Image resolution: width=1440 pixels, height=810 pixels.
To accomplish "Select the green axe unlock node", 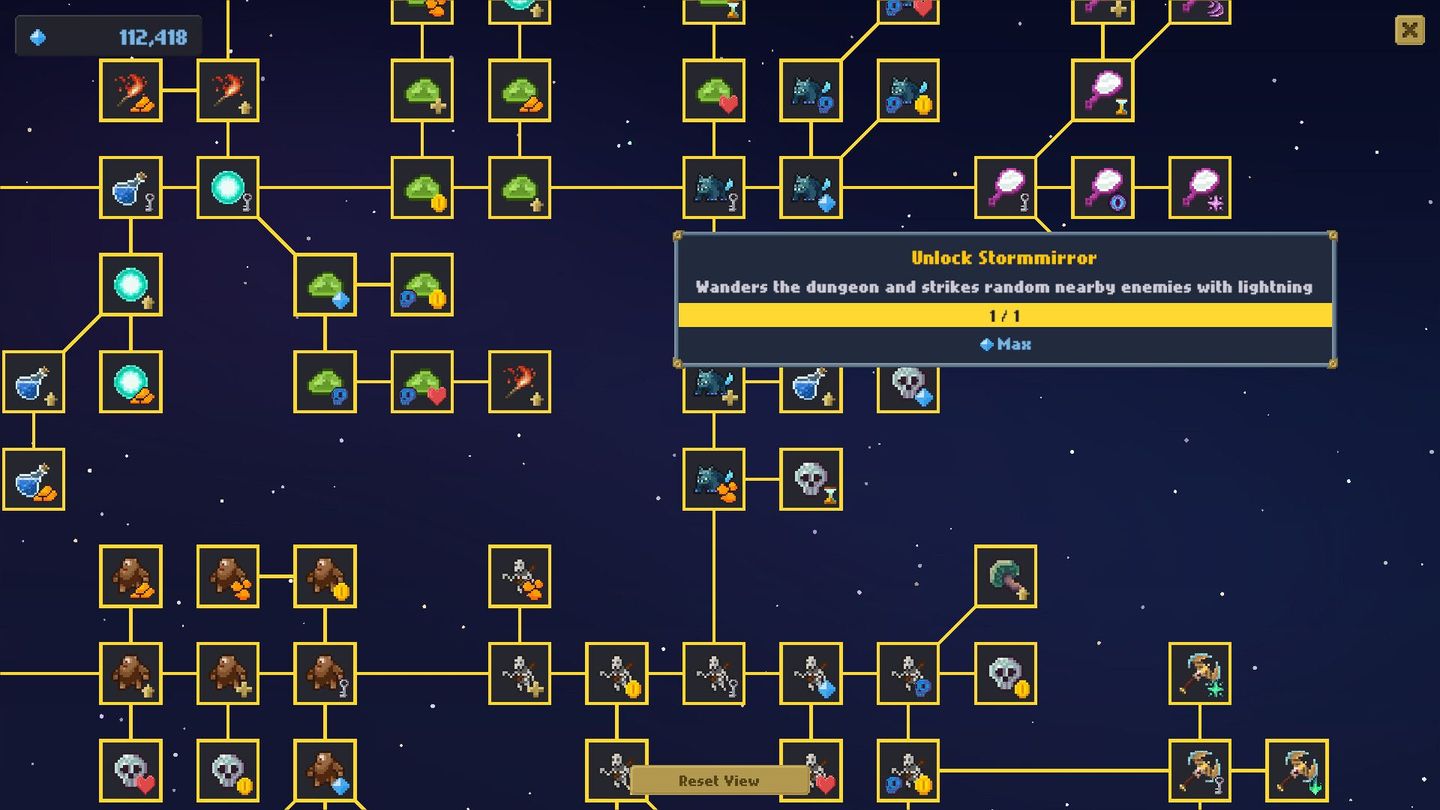I will click(x=1005, y=578).
